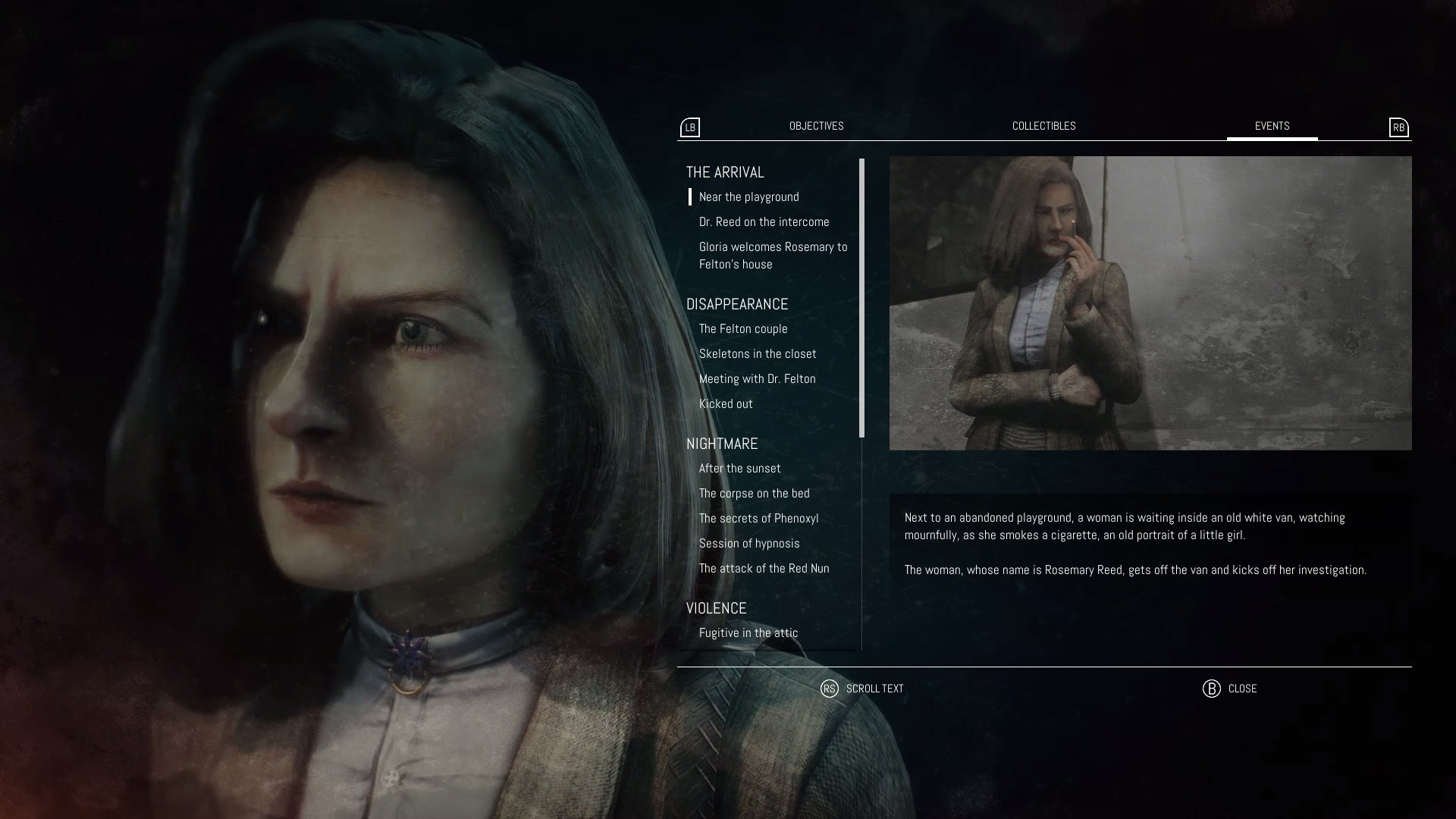Switch to the Objectives tab
1456x819 pixels.
(x=816, y=126)
